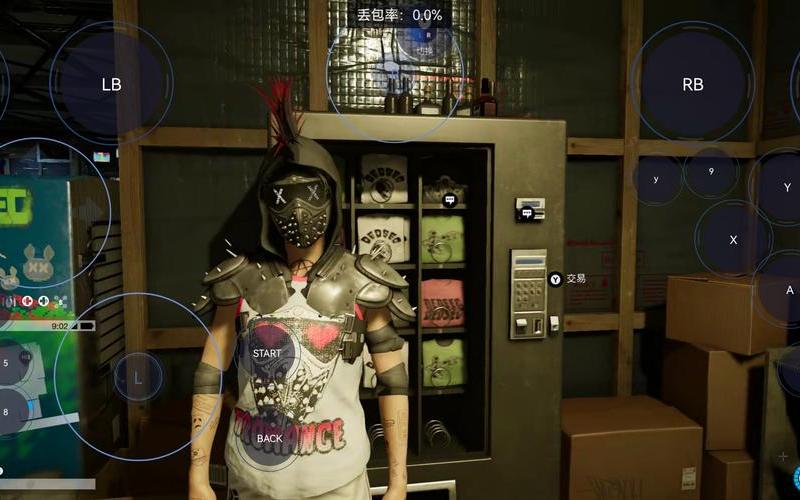
Task: Tap the small lowercase y button
Action: point(656,180)
